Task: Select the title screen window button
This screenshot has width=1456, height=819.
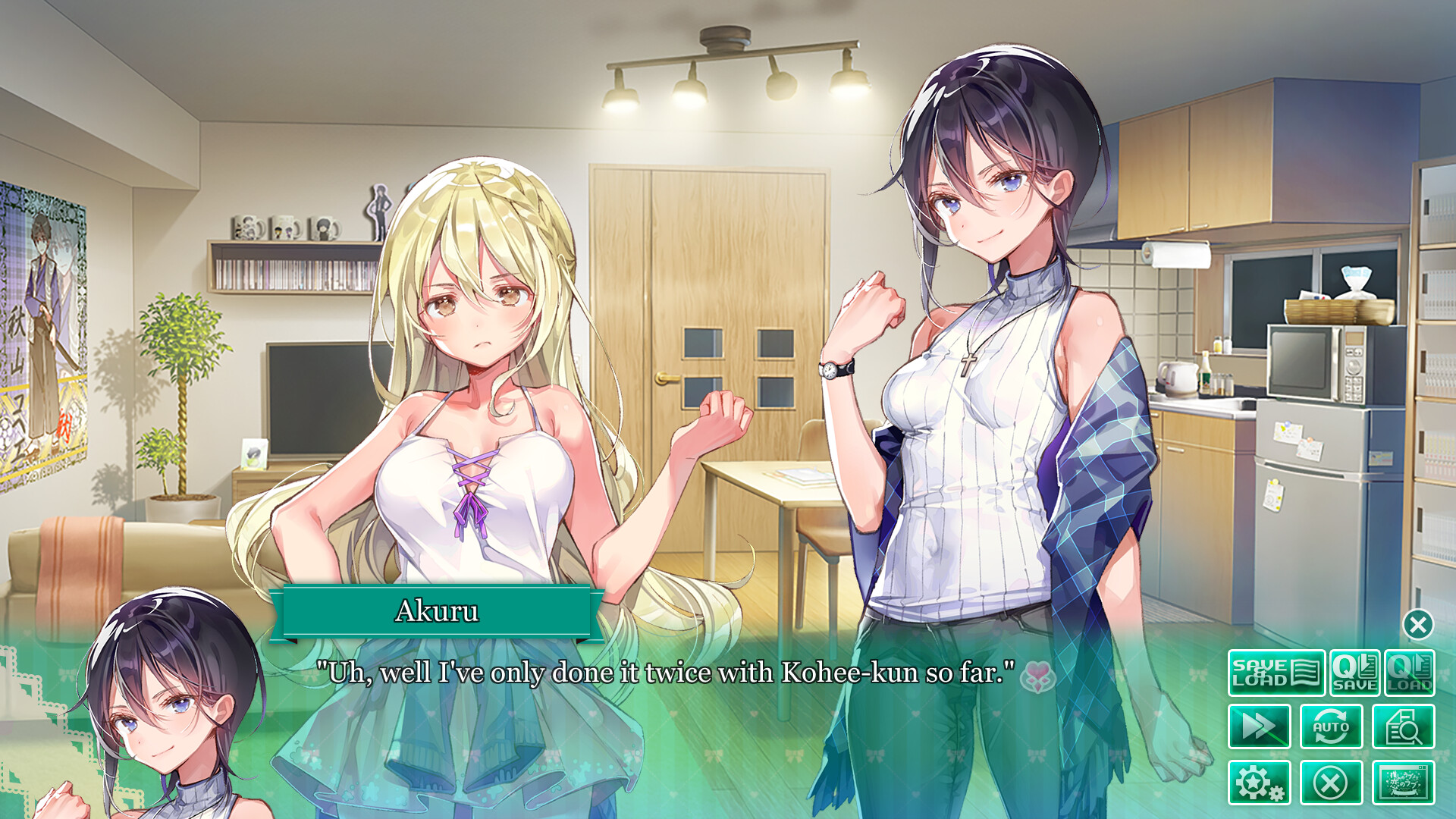Action: (1403, 782)
